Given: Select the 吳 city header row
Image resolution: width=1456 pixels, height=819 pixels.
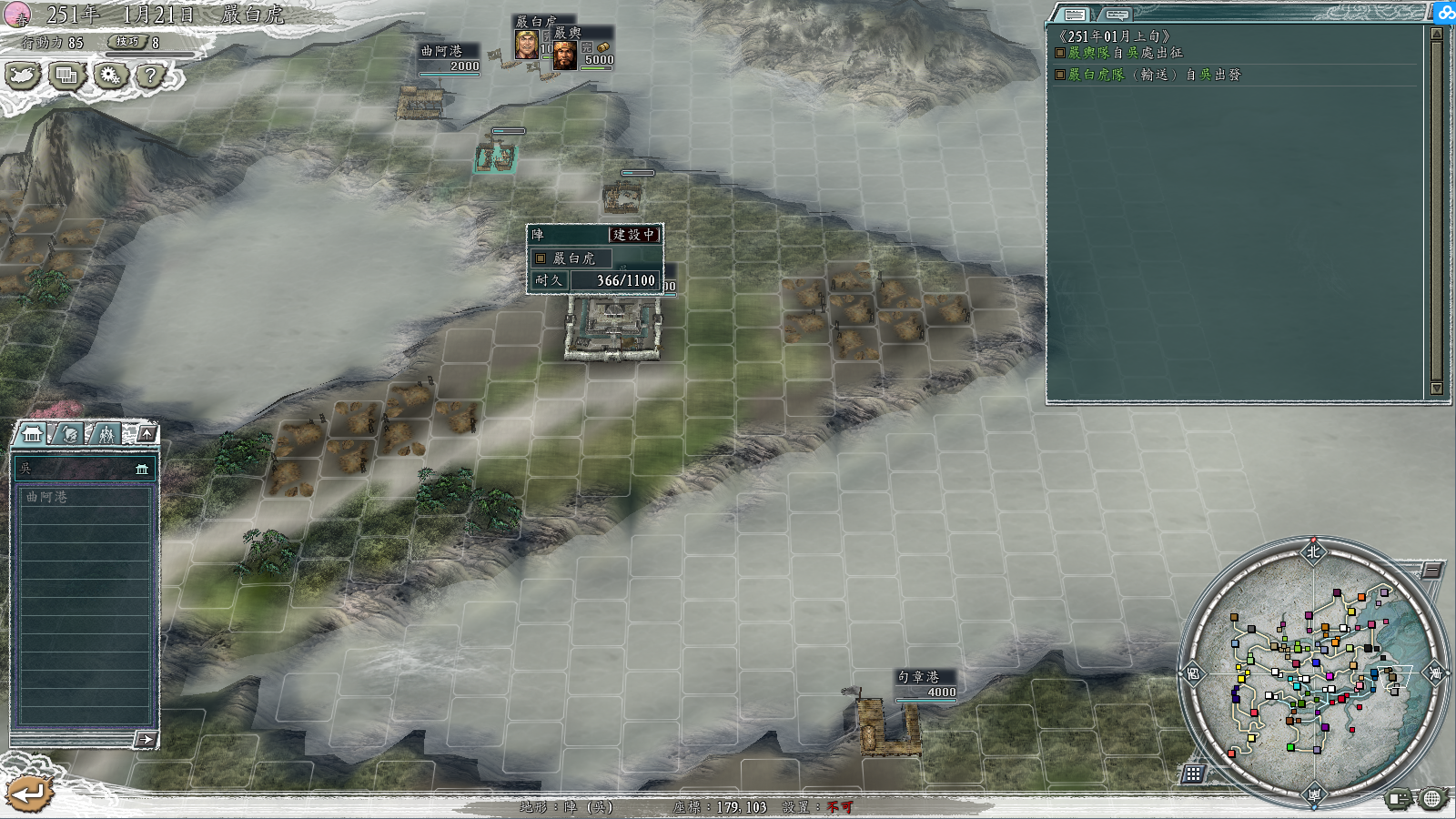Looking at the screenshot, I should tap(84, 469).
